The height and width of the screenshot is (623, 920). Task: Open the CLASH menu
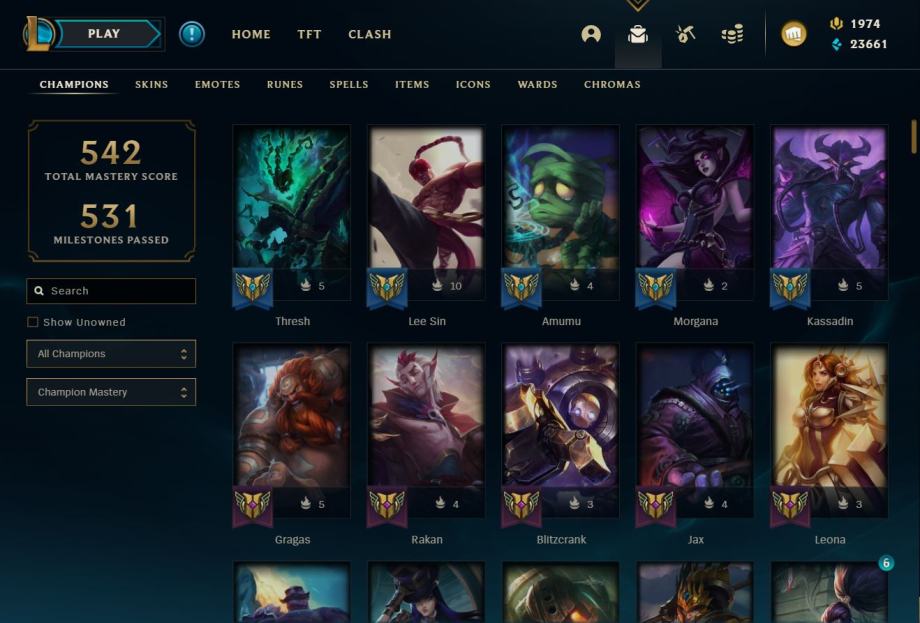point(370,34)
